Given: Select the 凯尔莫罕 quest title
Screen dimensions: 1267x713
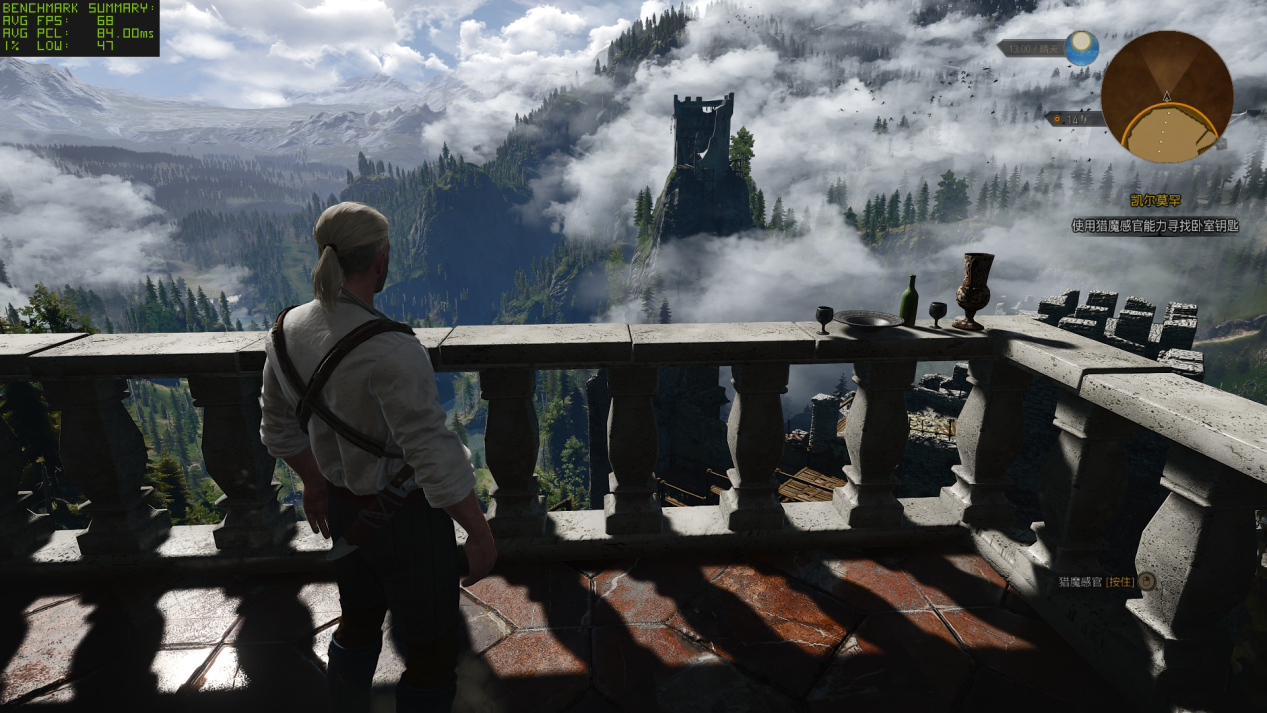Looking at the screenshot, I should pyautogui.click(x=1154, y=200).
